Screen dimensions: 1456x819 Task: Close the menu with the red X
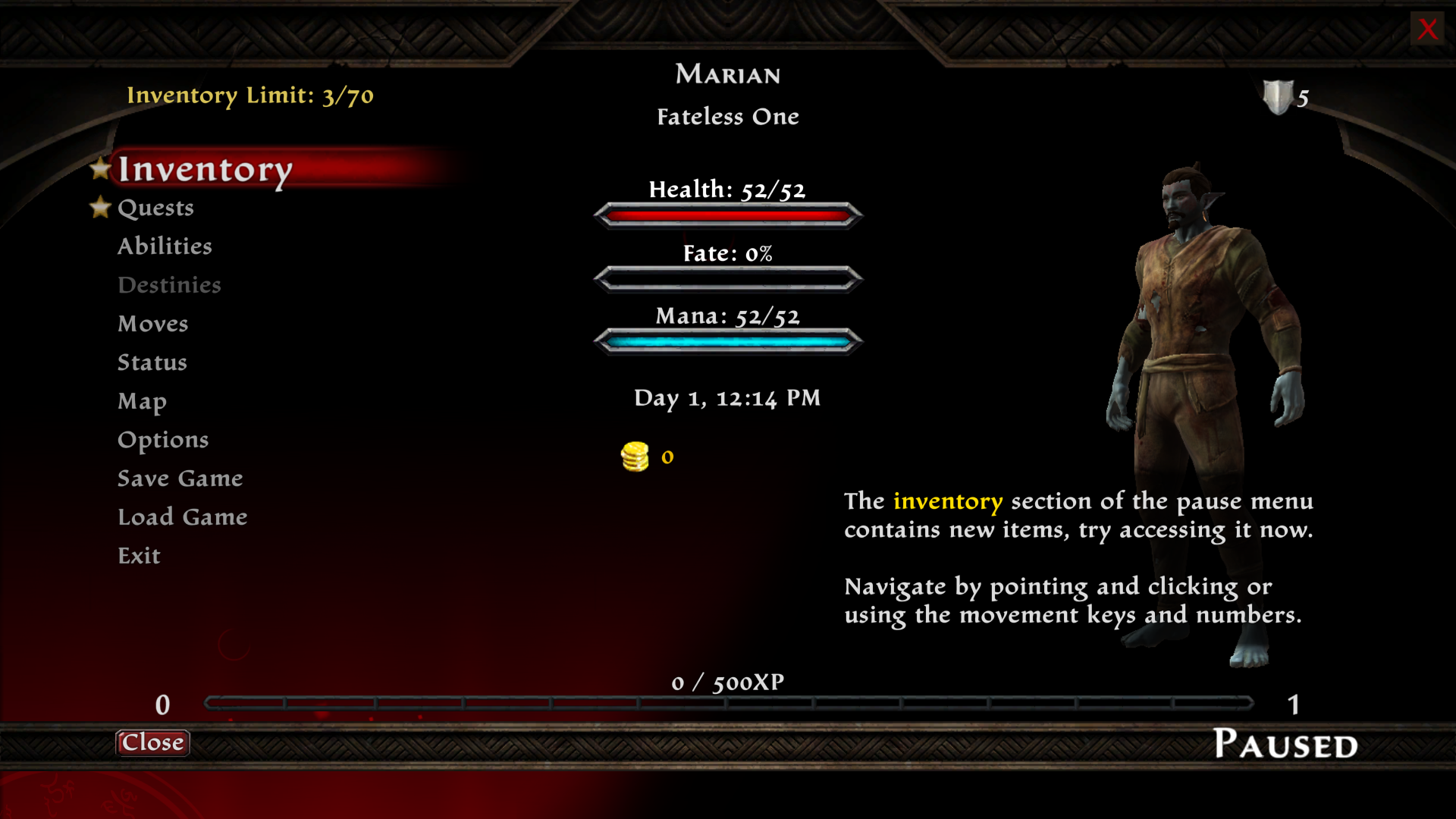point(1427,29)
